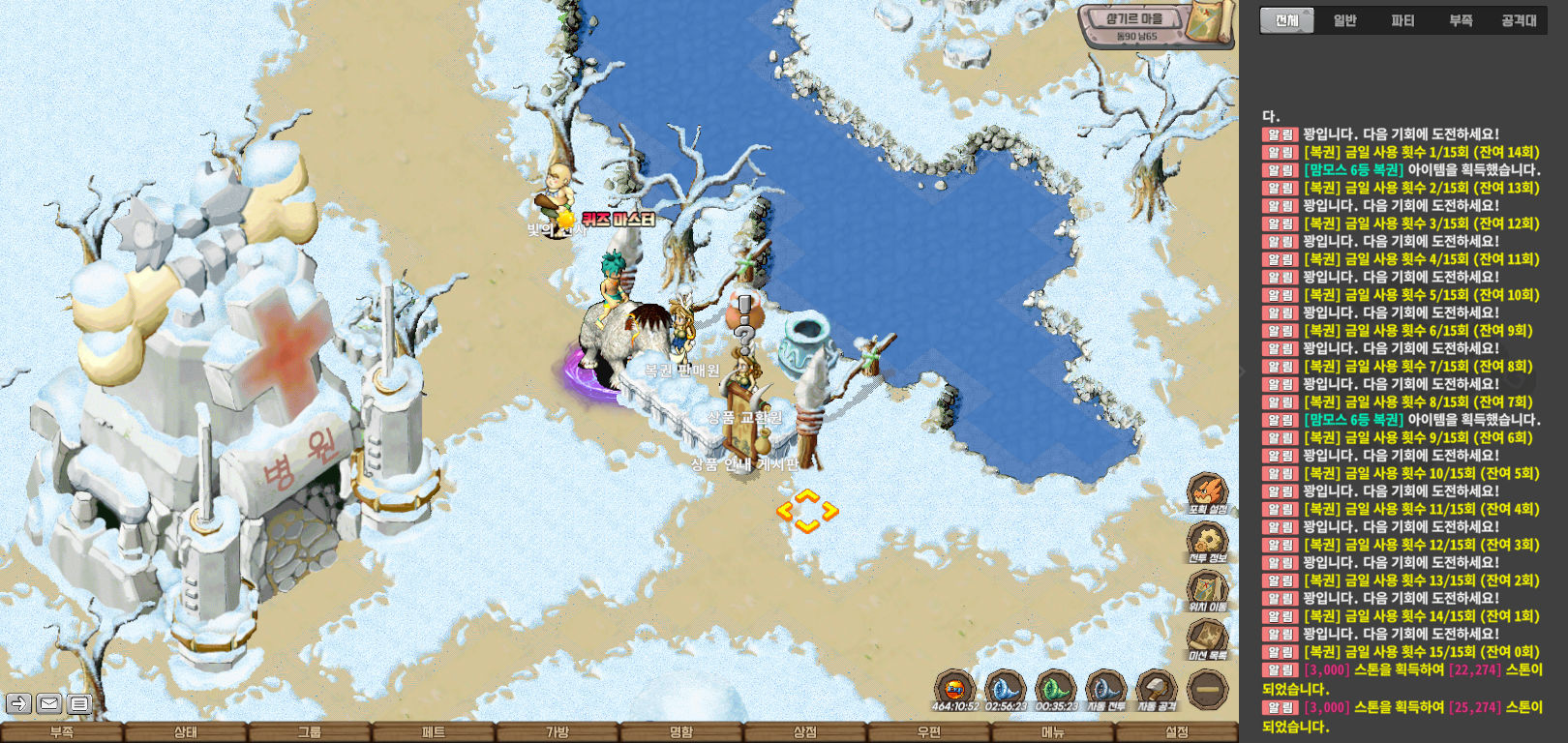Open the 상태 (Status) menu in bottom bar

[x=186, y=732]
